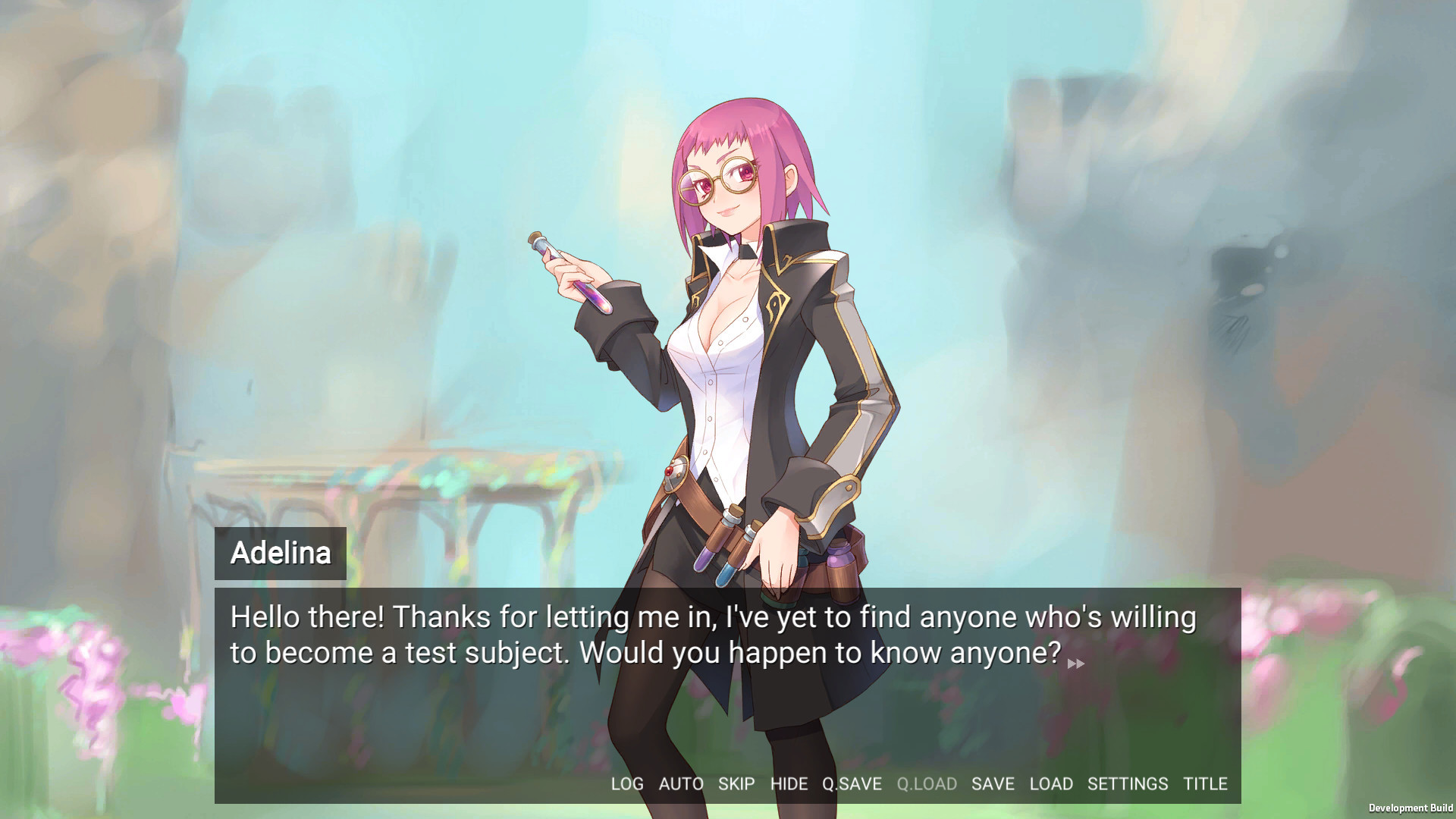
Task: Open the dialogue LOG history
Action: (x=627, y=784)
